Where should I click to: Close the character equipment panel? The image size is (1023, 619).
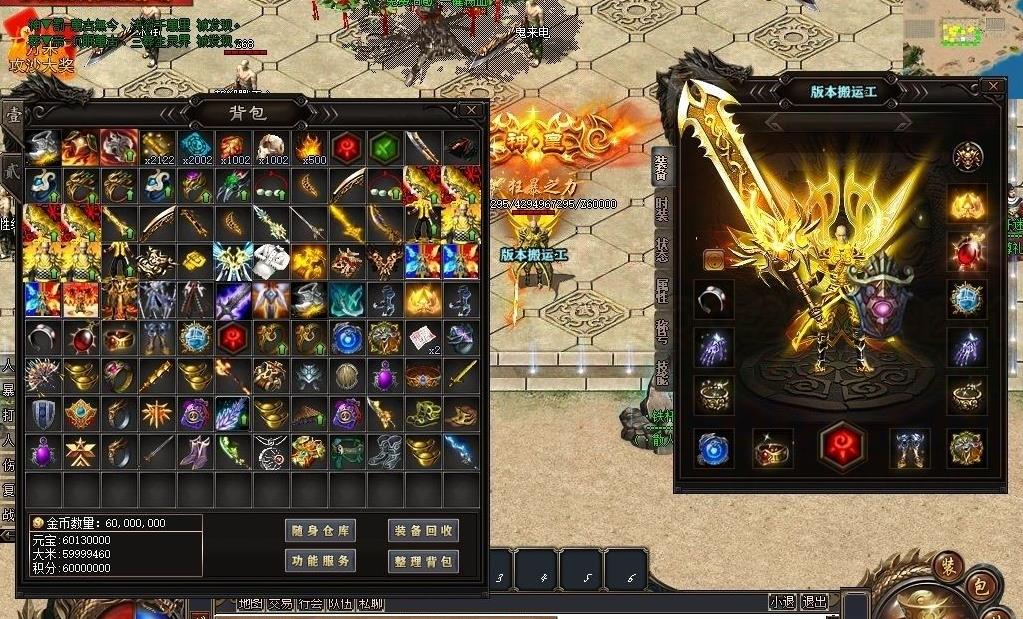(x=992, y=87)
